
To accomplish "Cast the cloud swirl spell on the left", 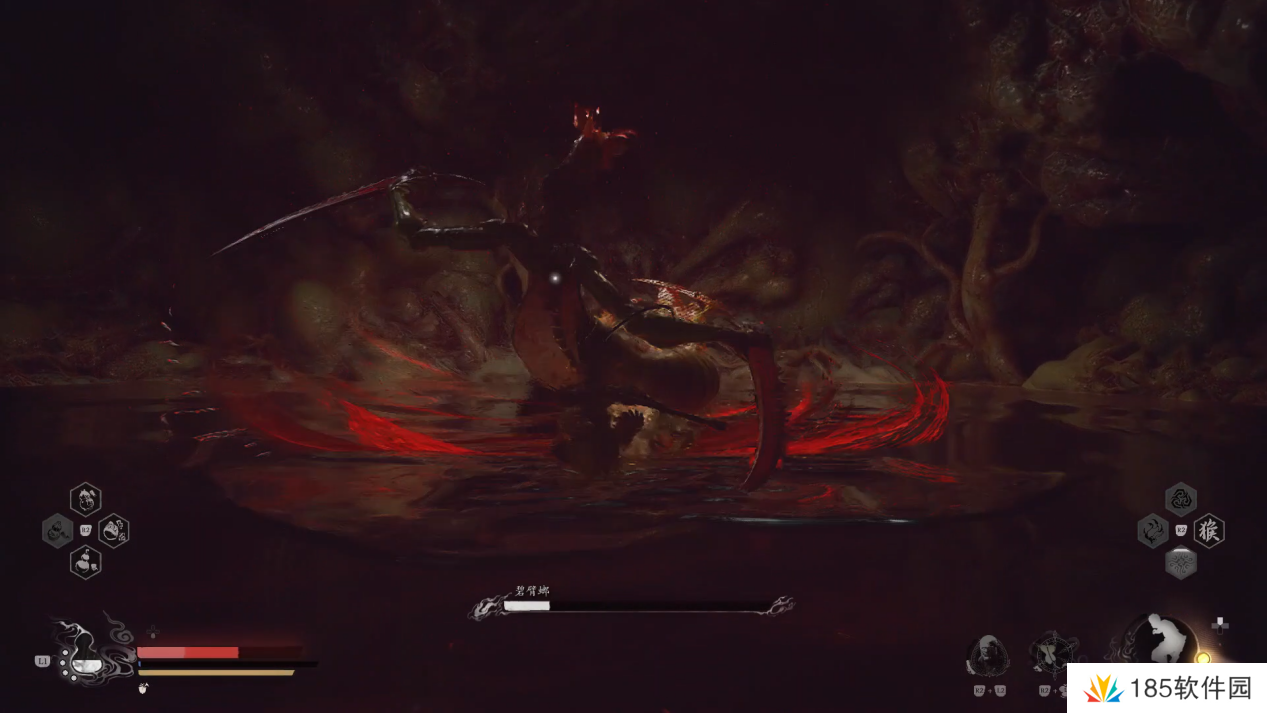I will coord(1153,530).
